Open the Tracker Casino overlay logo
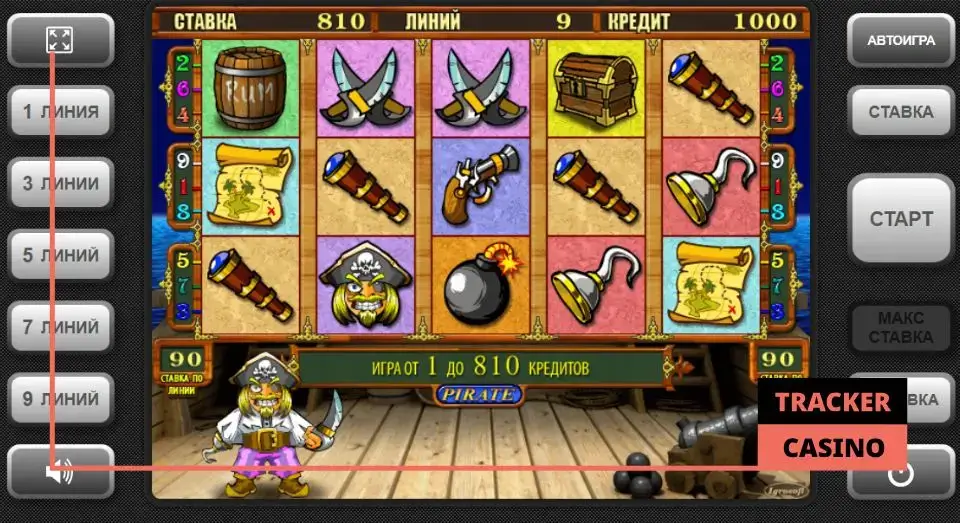The image size is (960, 523). click(x=832, y=424)
